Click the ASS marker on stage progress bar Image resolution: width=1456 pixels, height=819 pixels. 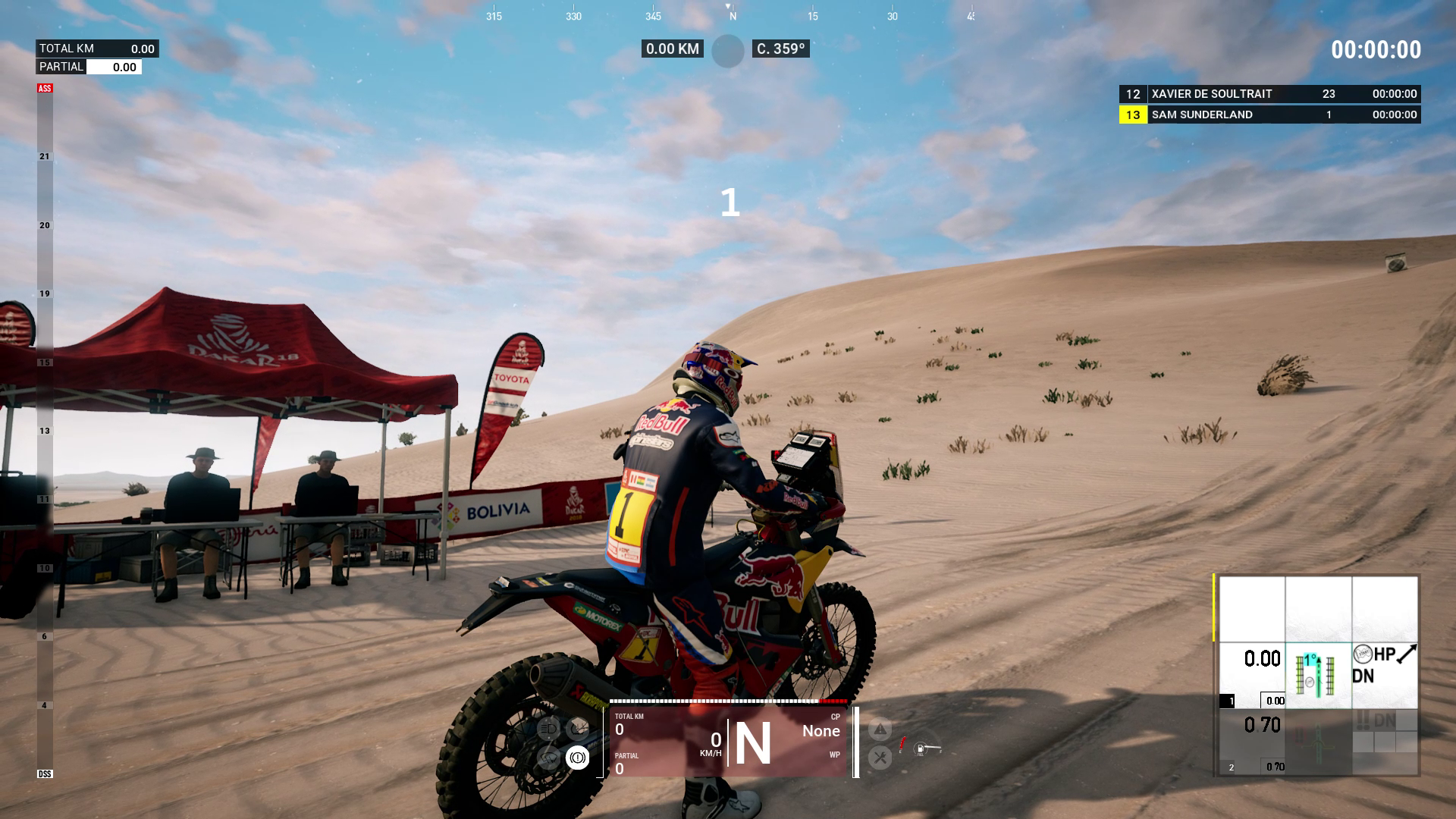(x=45, y=89)
